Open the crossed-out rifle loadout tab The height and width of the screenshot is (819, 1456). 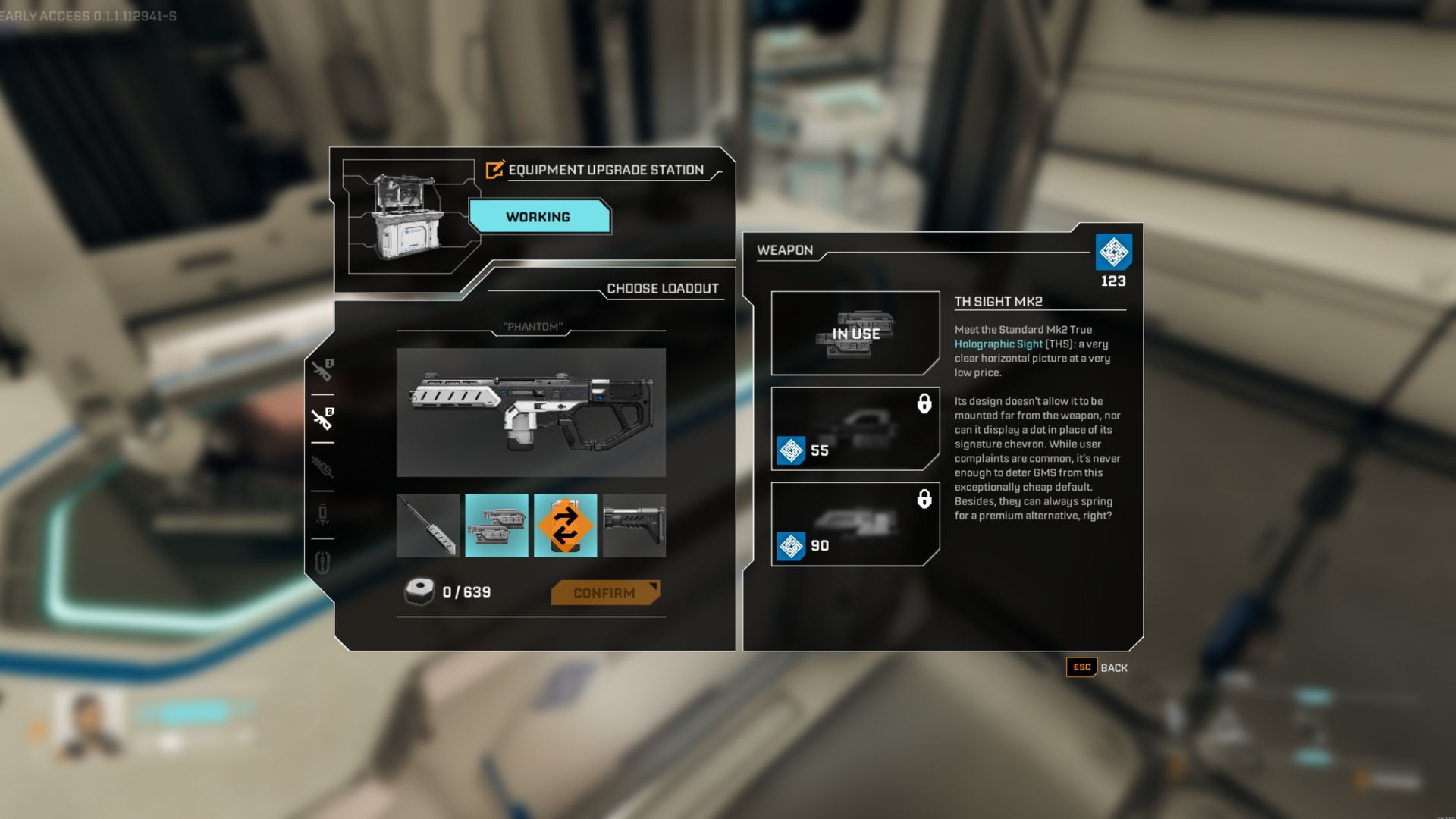coord(322,466)
